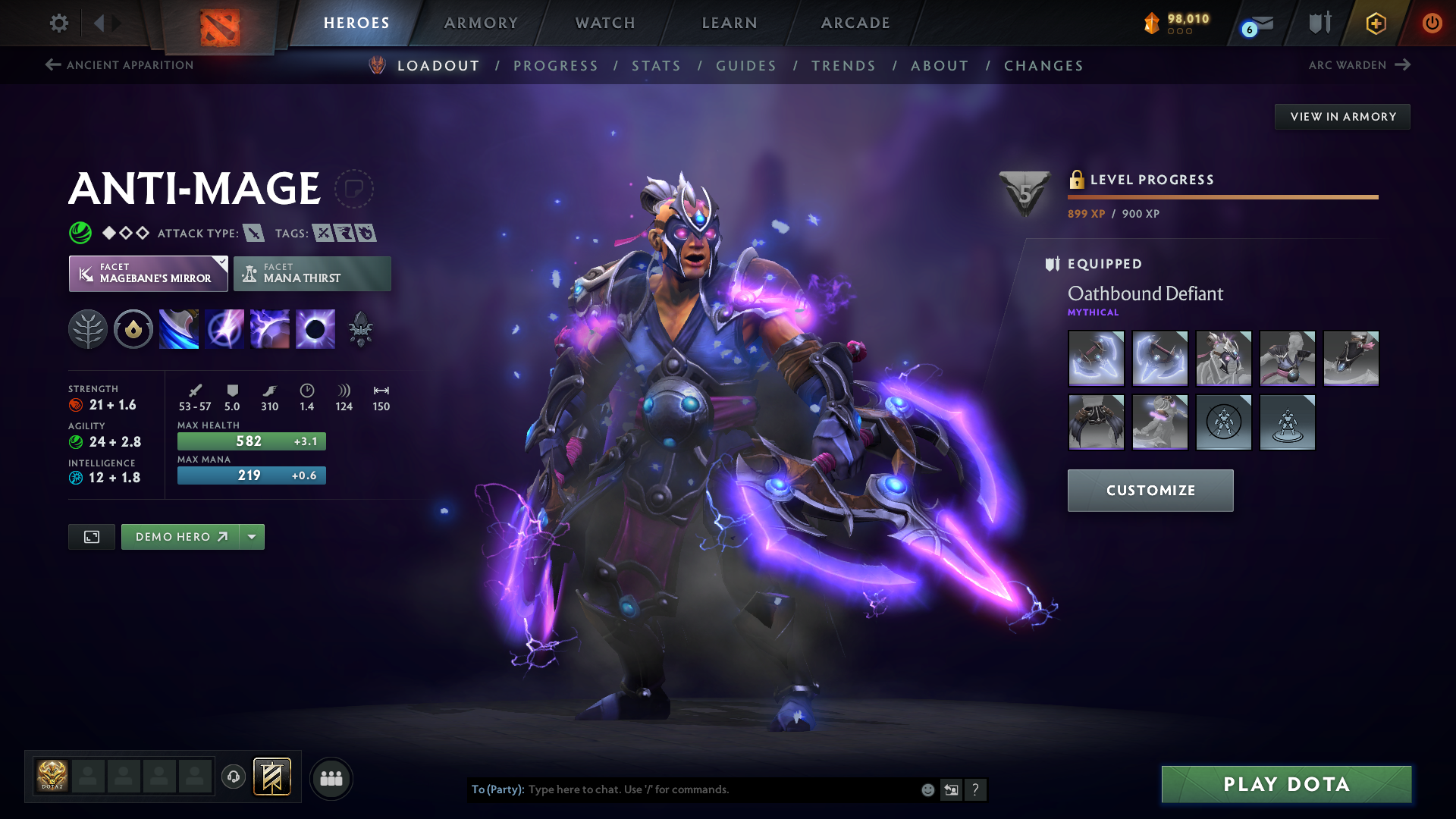
Task: Open the Trends tab
Action: (843, 66)
